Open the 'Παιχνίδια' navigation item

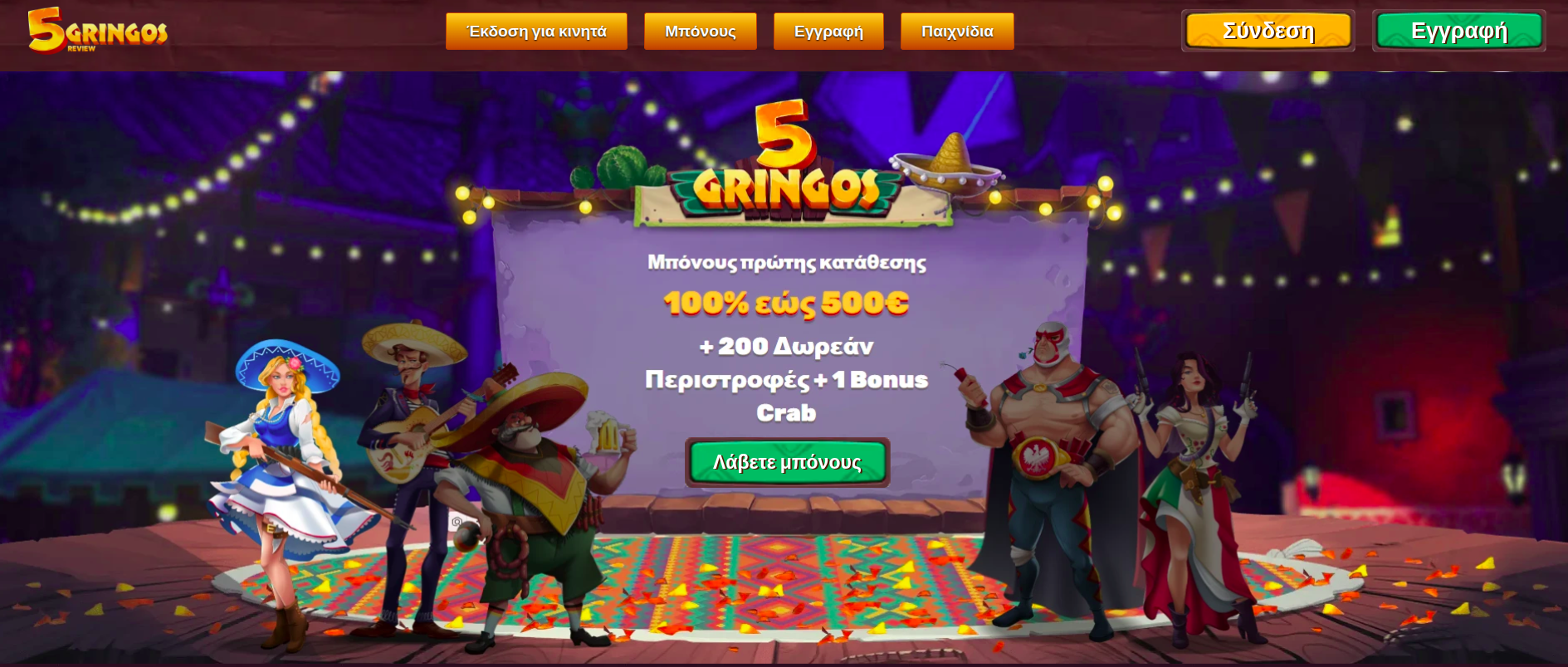956,31
